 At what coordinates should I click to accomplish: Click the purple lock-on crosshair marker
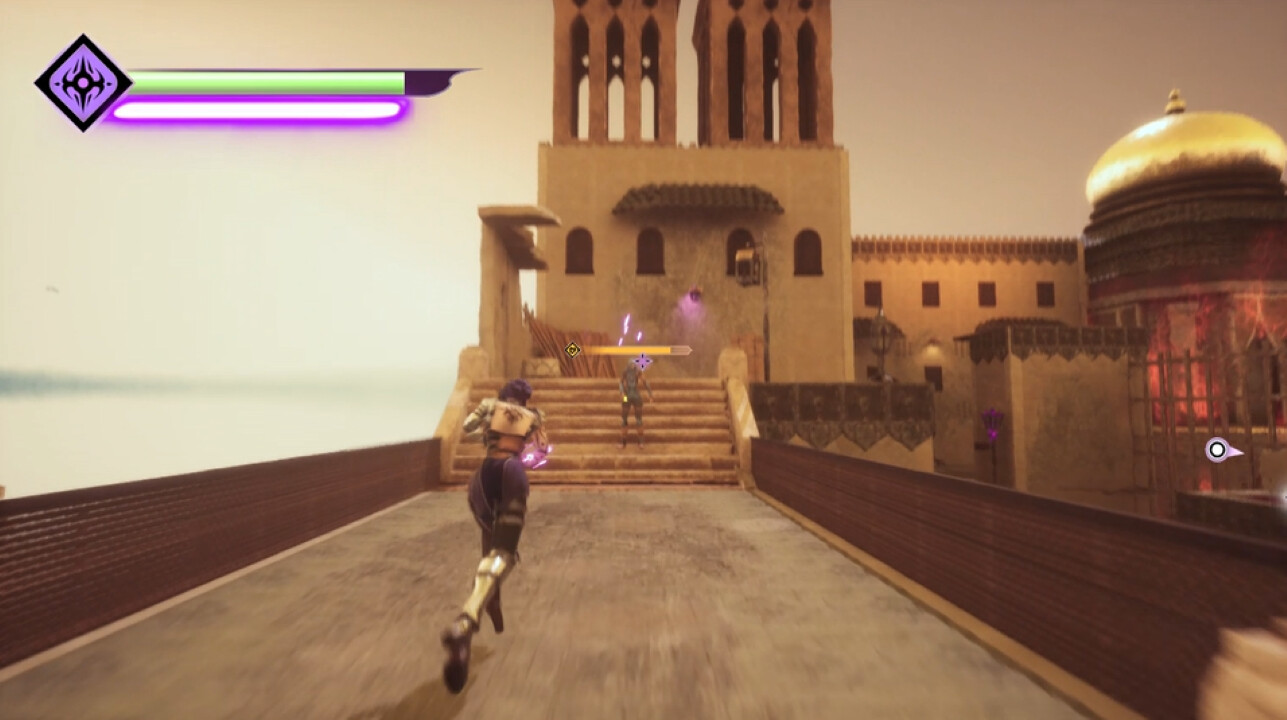pyautogui.click(x=641, y=361)
